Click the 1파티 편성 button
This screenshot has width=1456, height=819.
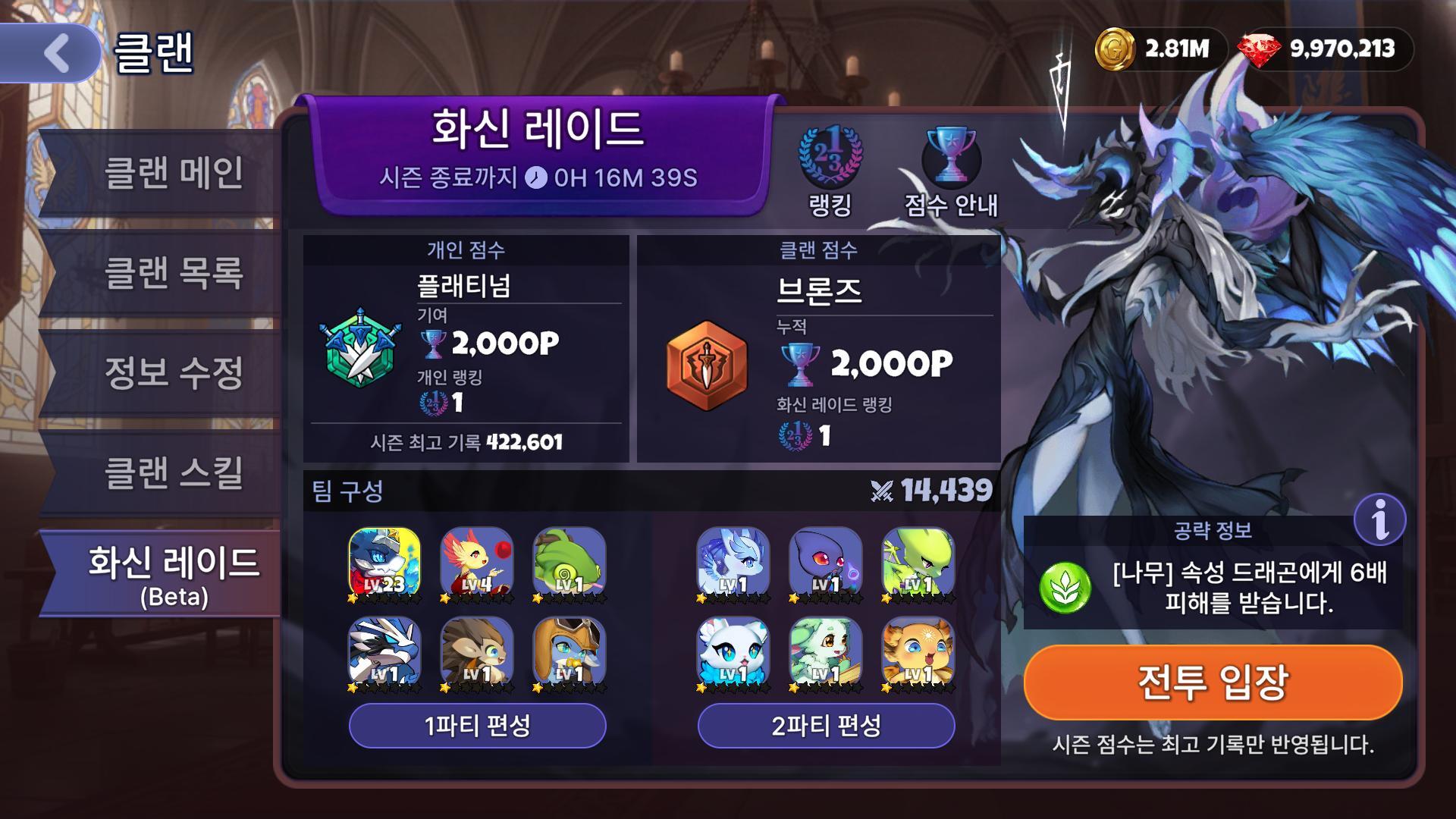(477, 726)
